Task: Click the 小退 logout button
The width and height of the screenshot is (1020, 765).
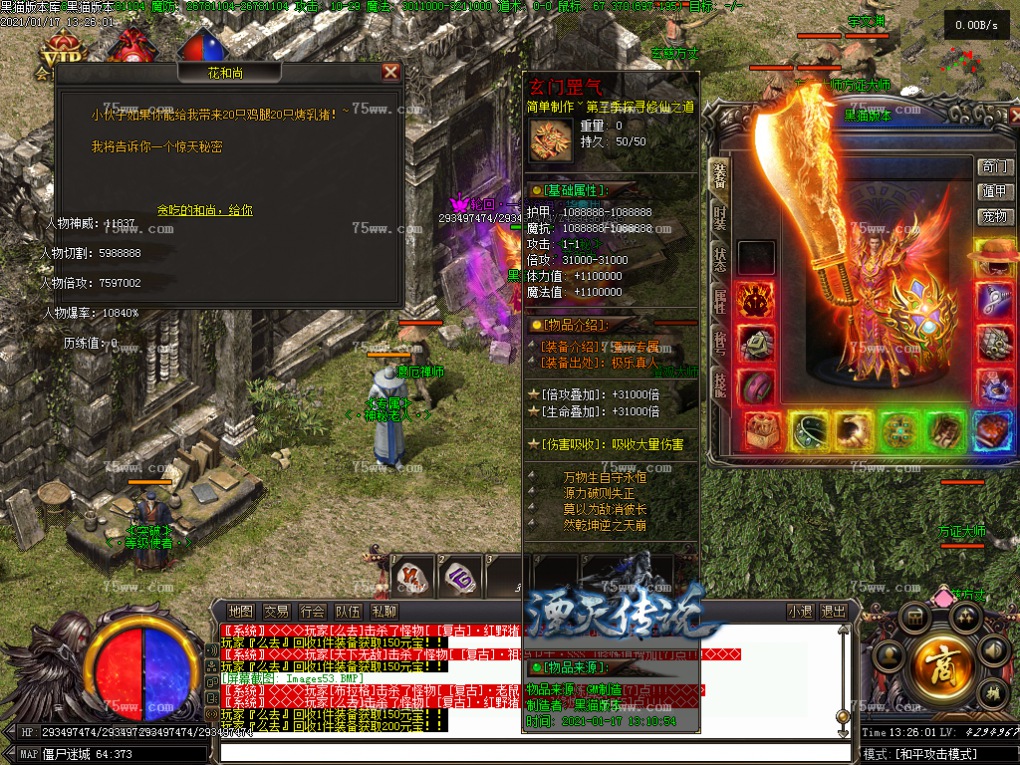Action: tap(799, 611)
